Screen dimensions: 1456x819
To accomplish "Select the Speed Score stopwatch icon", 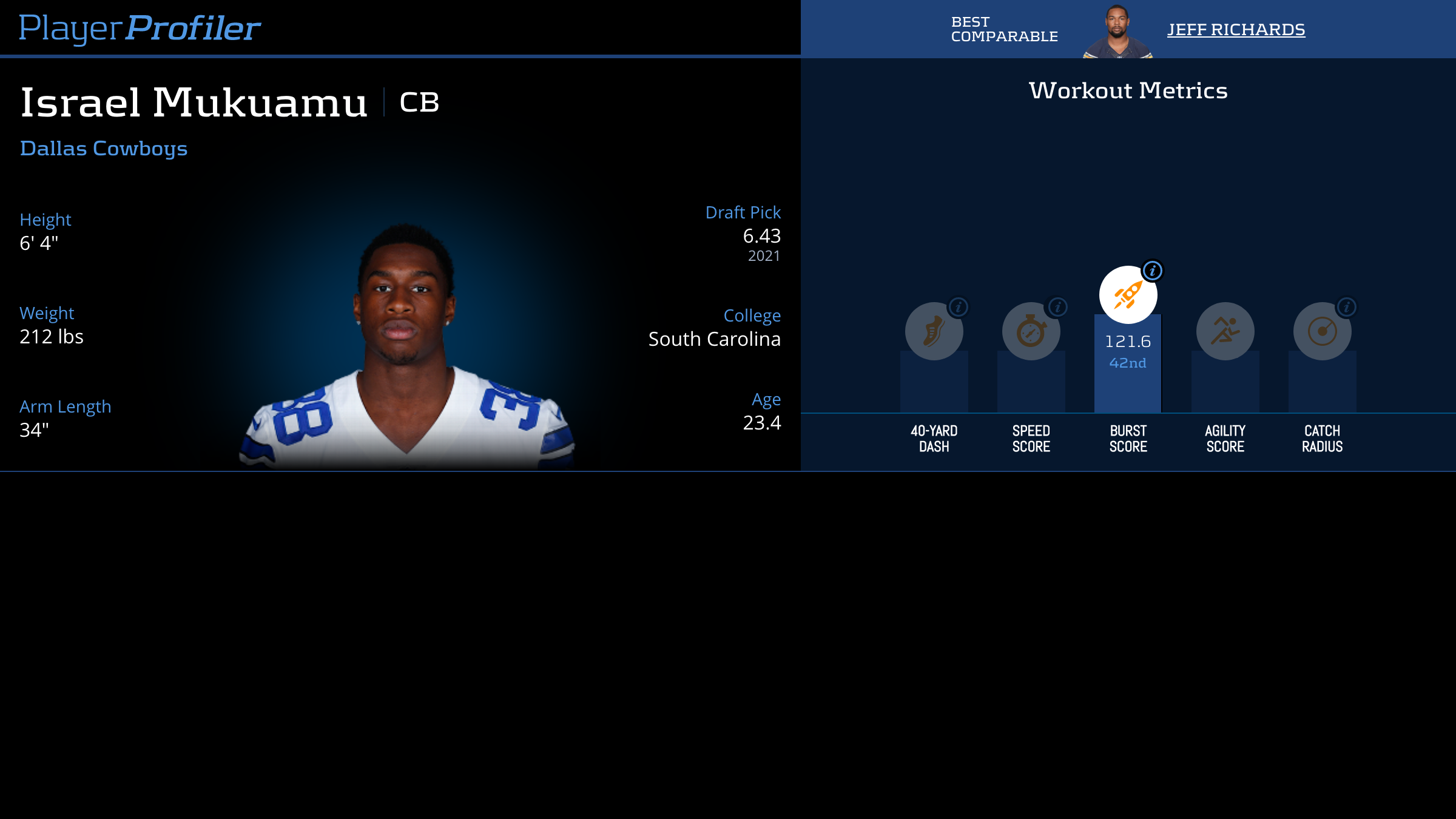I will (1031, 331).
